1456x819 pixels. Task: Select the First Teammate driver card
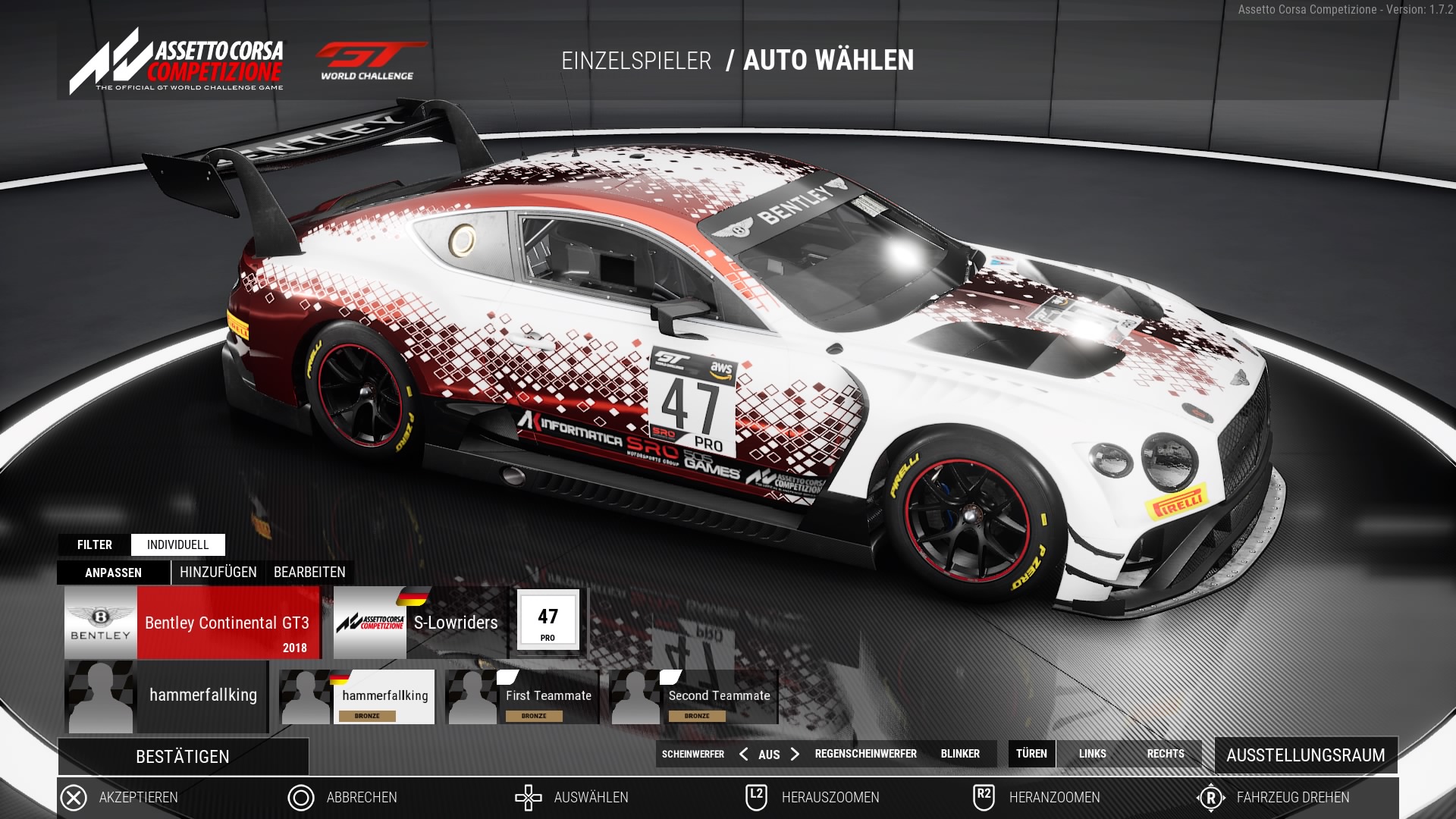coord(522,697)
